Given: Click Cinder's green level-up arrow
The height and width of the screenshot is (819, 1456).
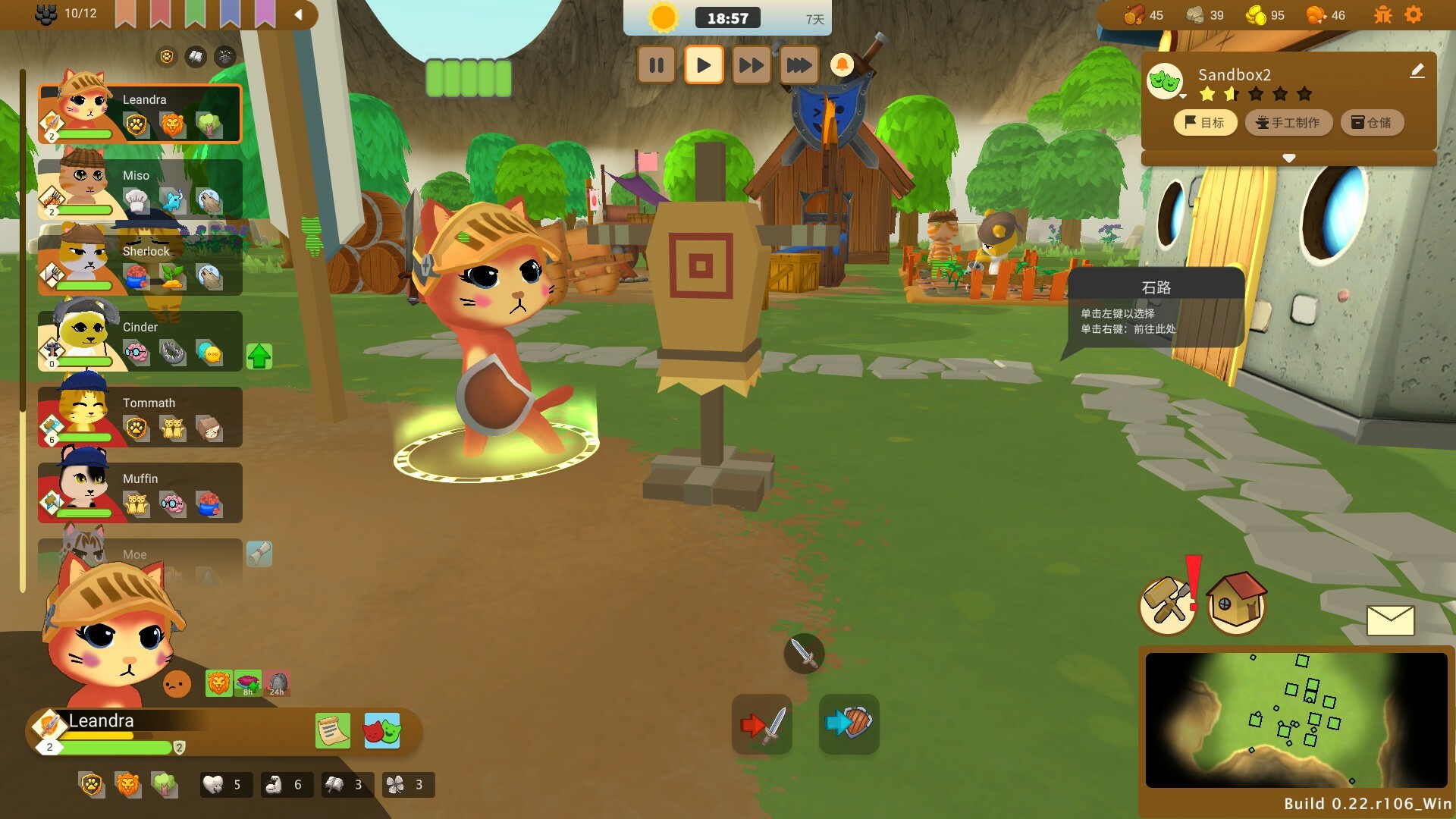Looking at the screenshot, I should pos(259,356).
